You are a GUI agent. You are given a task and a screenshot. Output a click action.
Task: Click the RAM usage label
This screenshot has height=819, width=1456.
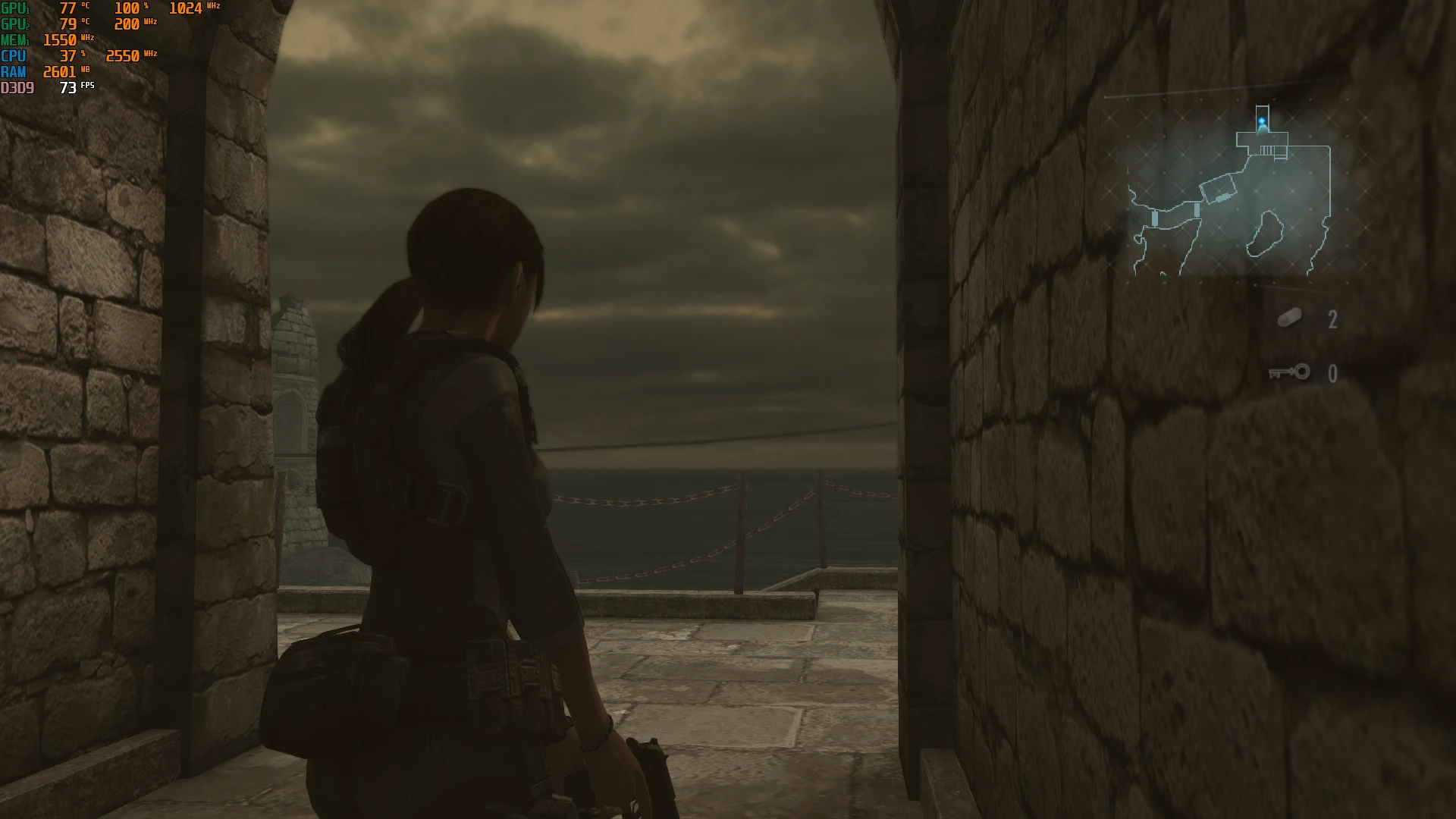[x=14, y=71]
